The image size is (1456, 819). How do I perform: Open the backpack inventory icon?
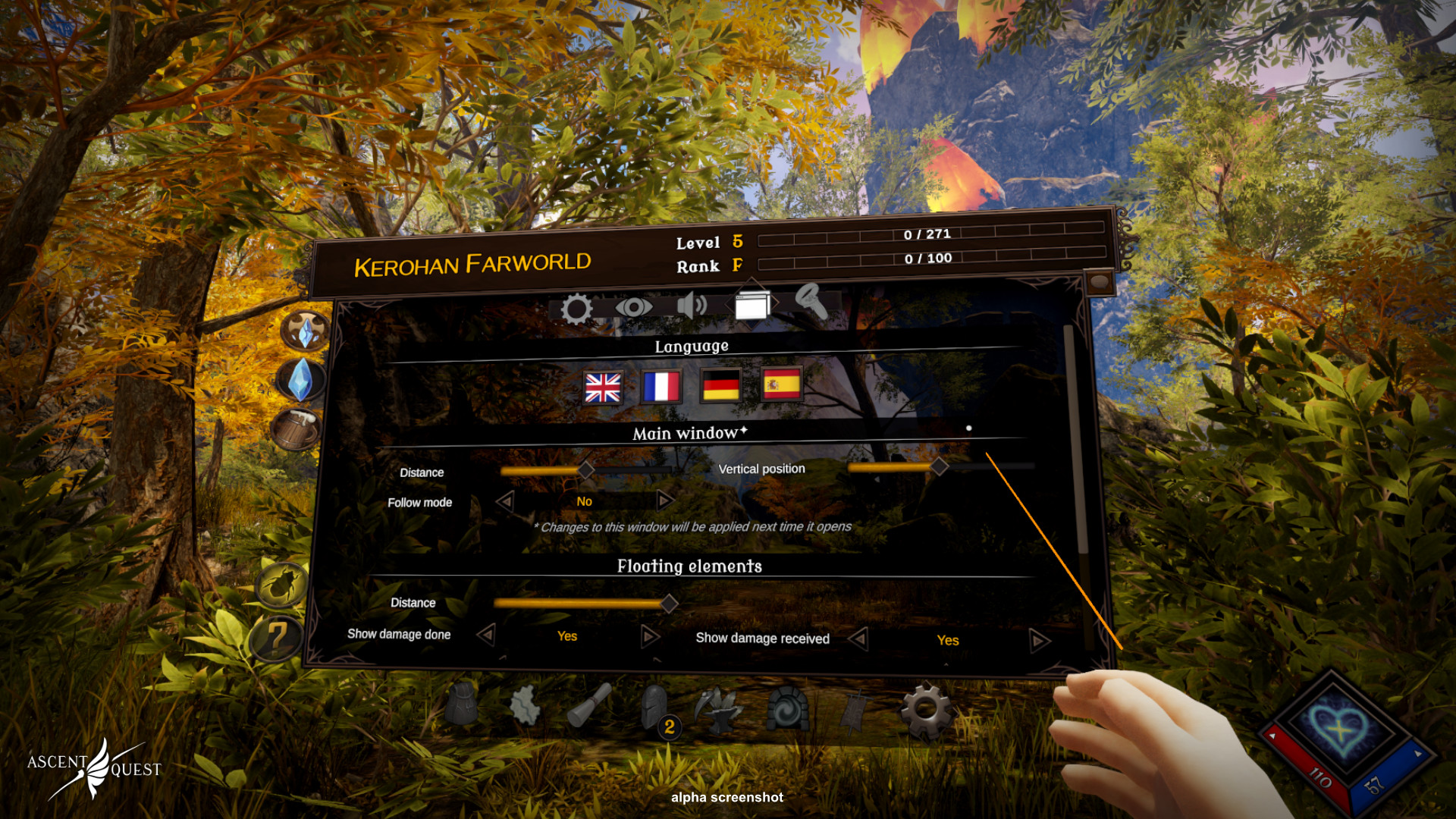pyautogui.click(x=462, y=704)
